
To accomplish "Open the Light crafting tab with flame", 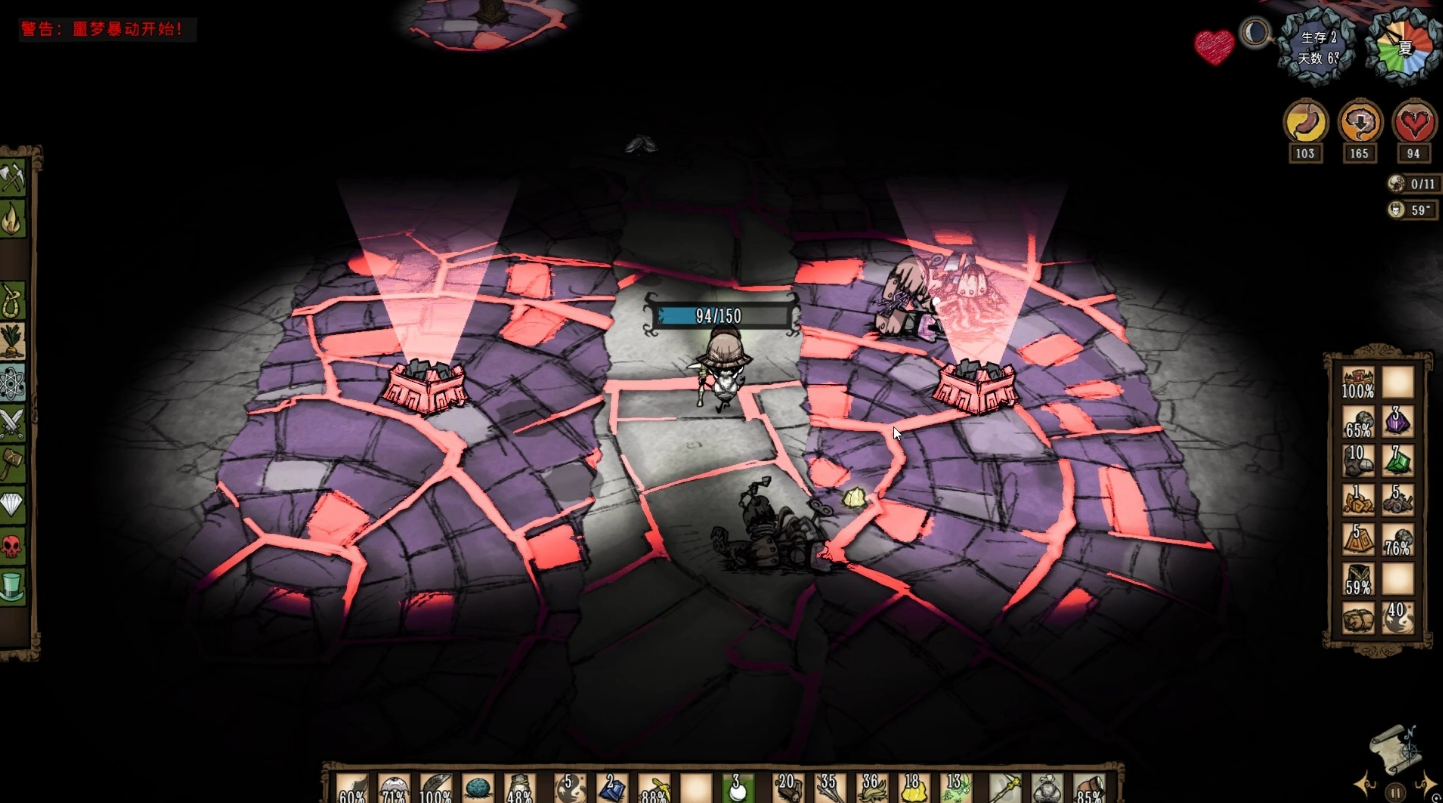I will point(12,218).
